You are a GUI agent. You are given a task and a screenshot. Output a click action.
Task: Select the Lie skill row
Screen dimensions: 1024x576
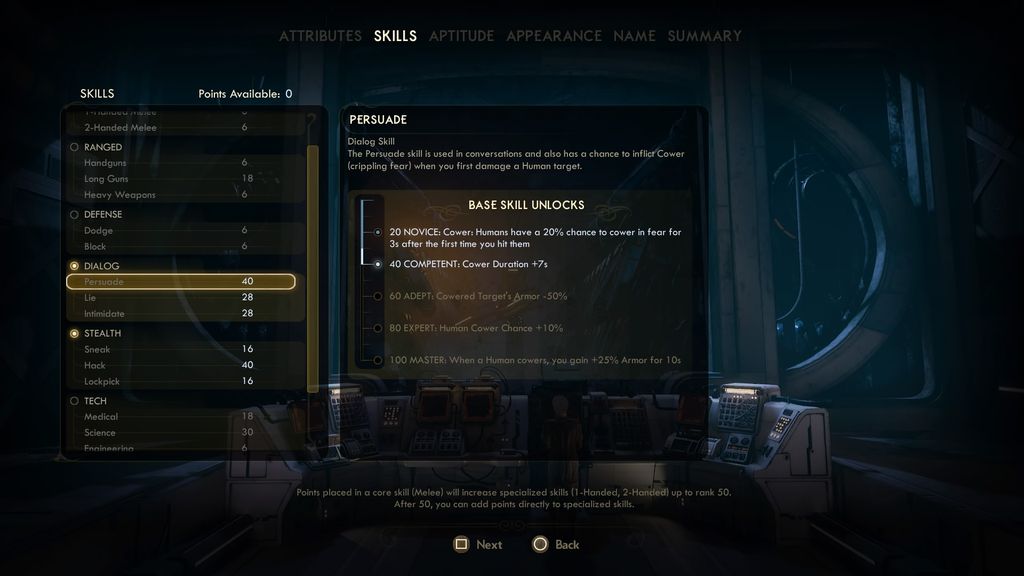181,298
